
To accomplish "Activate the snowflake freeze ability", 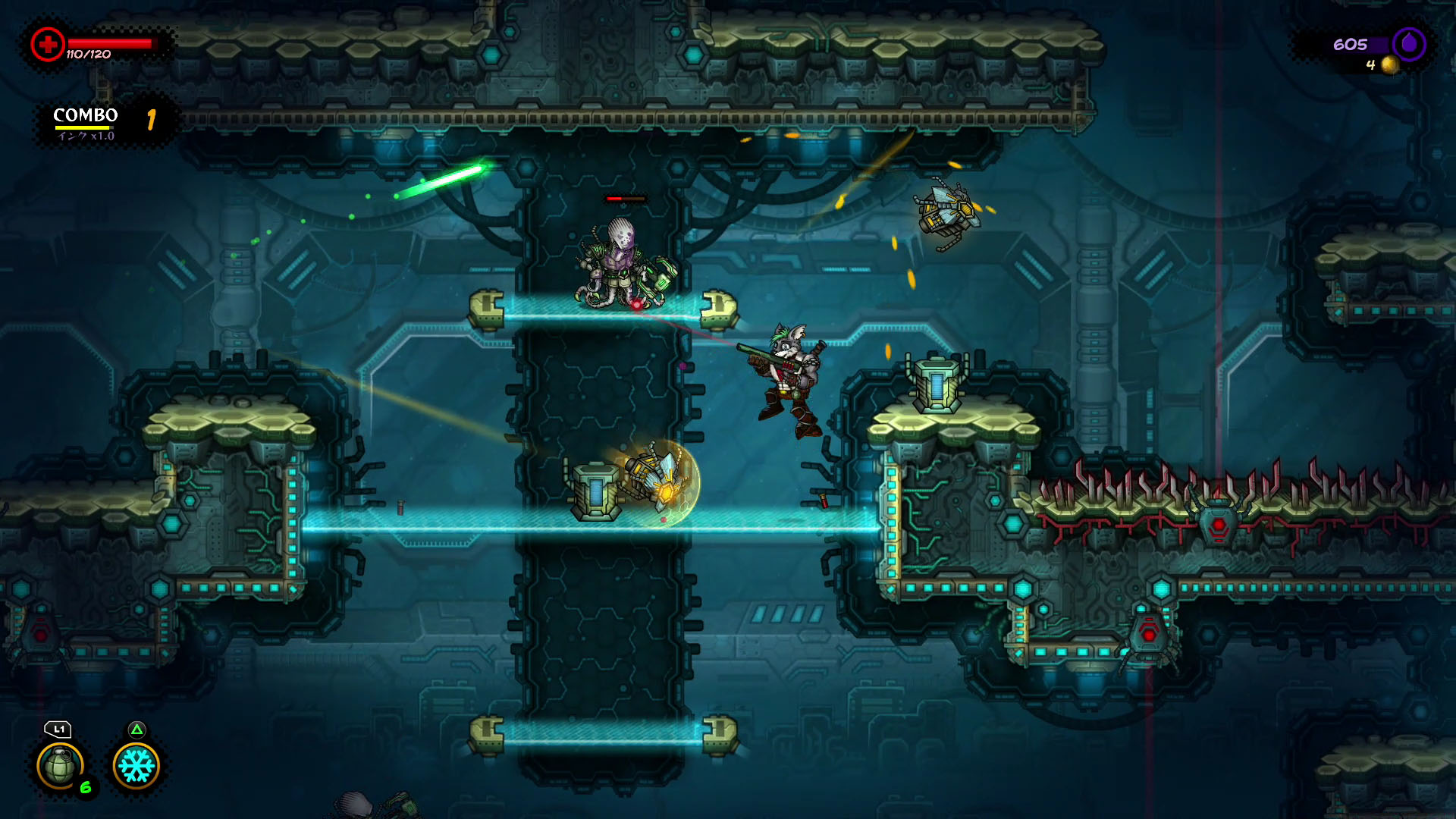I will (136, 765).
